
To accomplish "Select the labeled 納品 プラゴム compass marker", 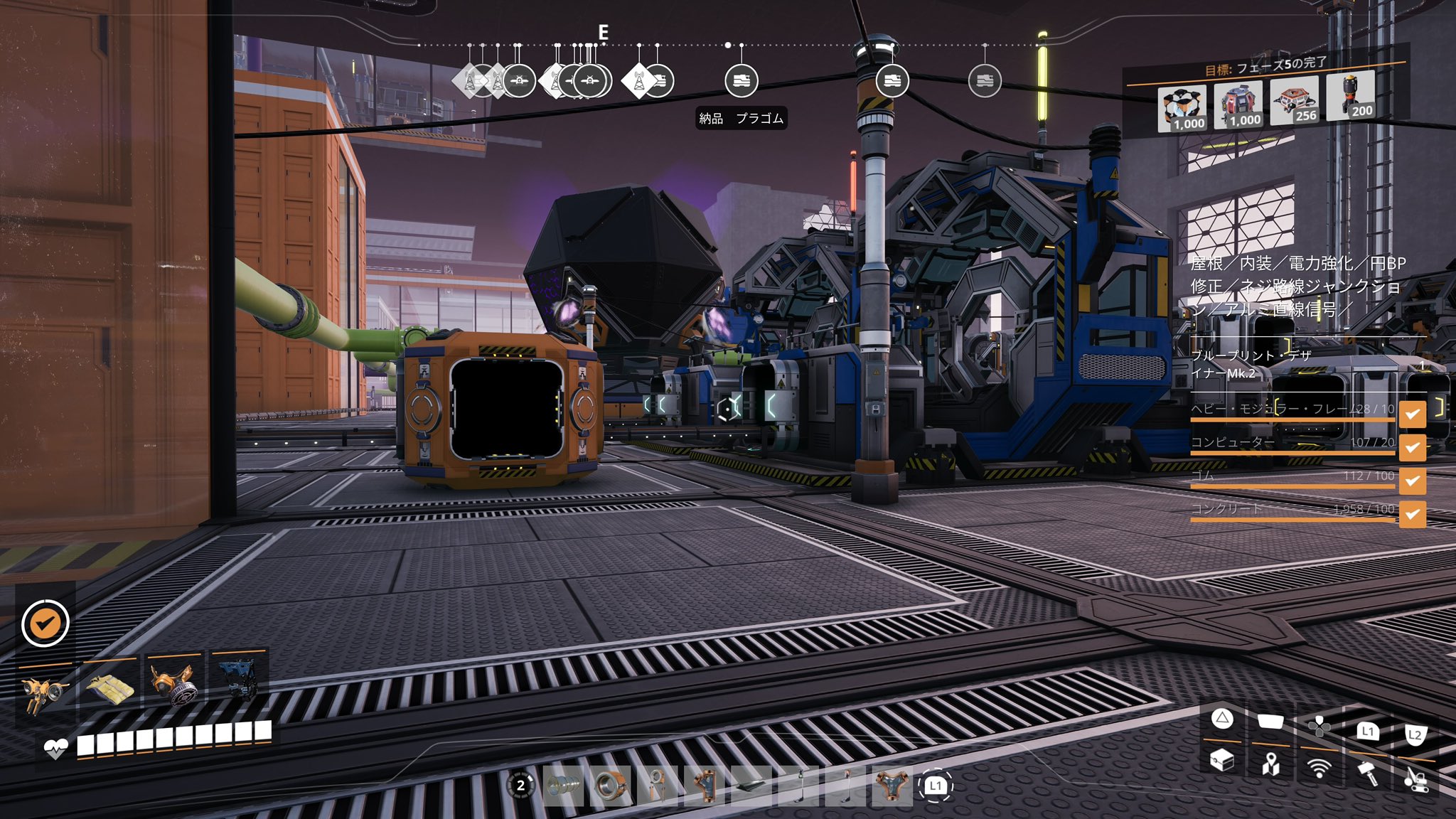I will click(741, 81).
